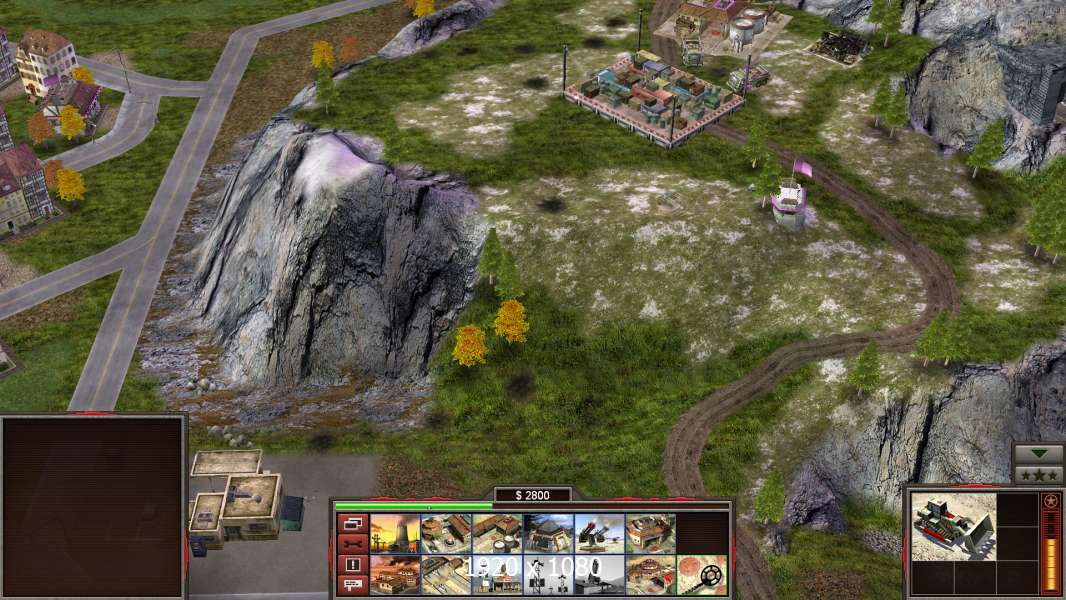1066x600 pixels.
Task: Click the wrench button
Action: 351,544
